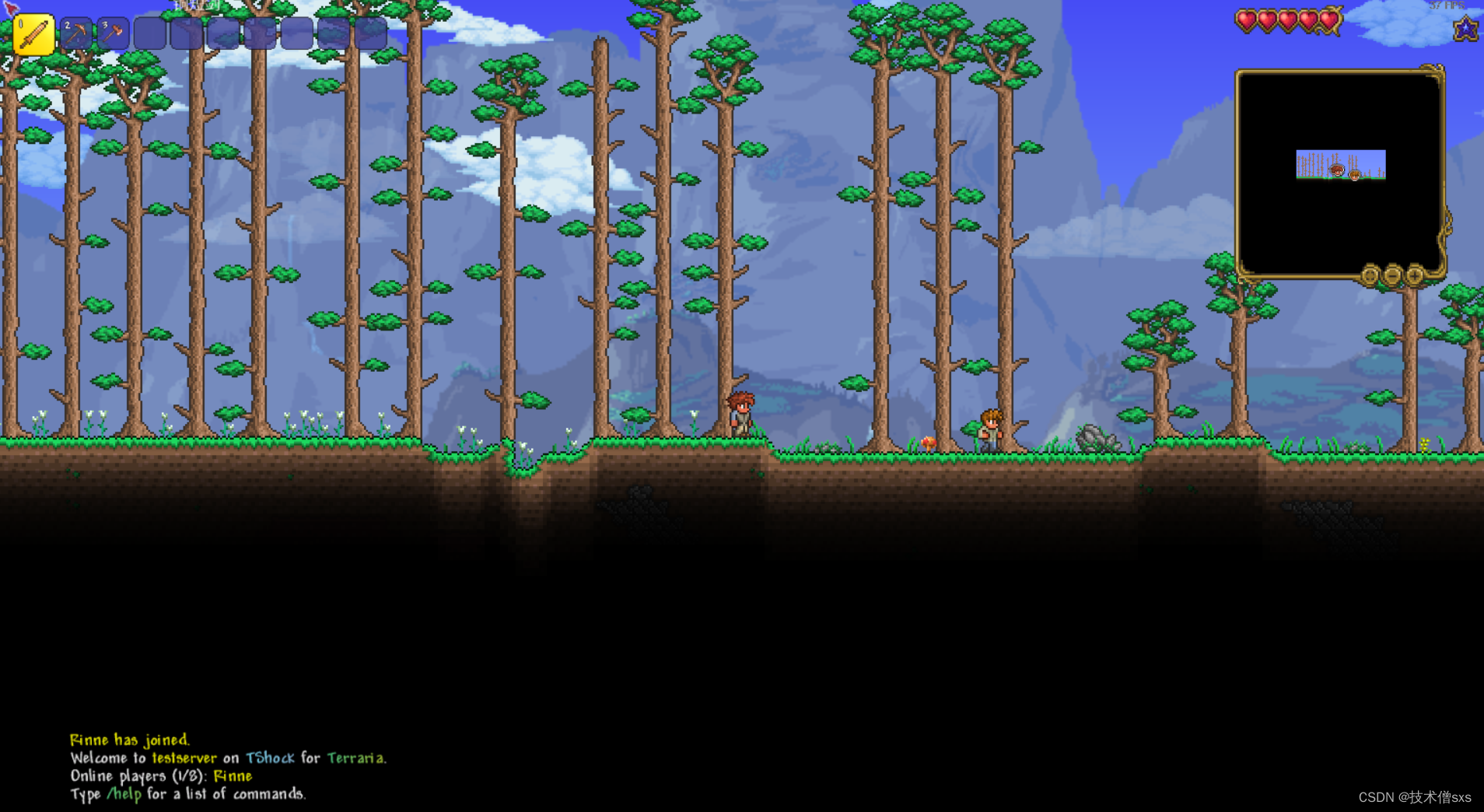Select the copper pickaxe hotbar slot
Screen dimensions: 1484x812
click(76, 34)
